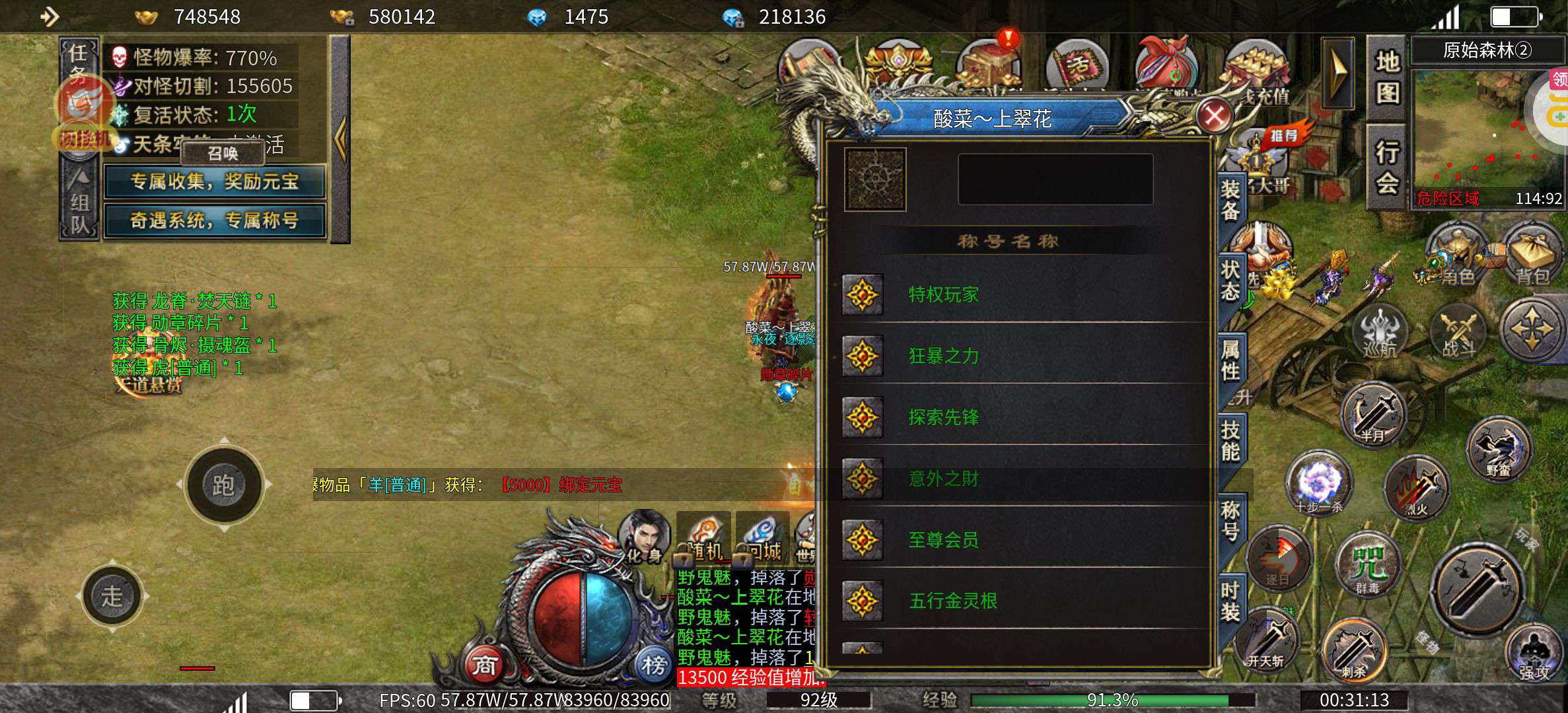Open the 技能 skills tab

click(x=1230, y=441)
